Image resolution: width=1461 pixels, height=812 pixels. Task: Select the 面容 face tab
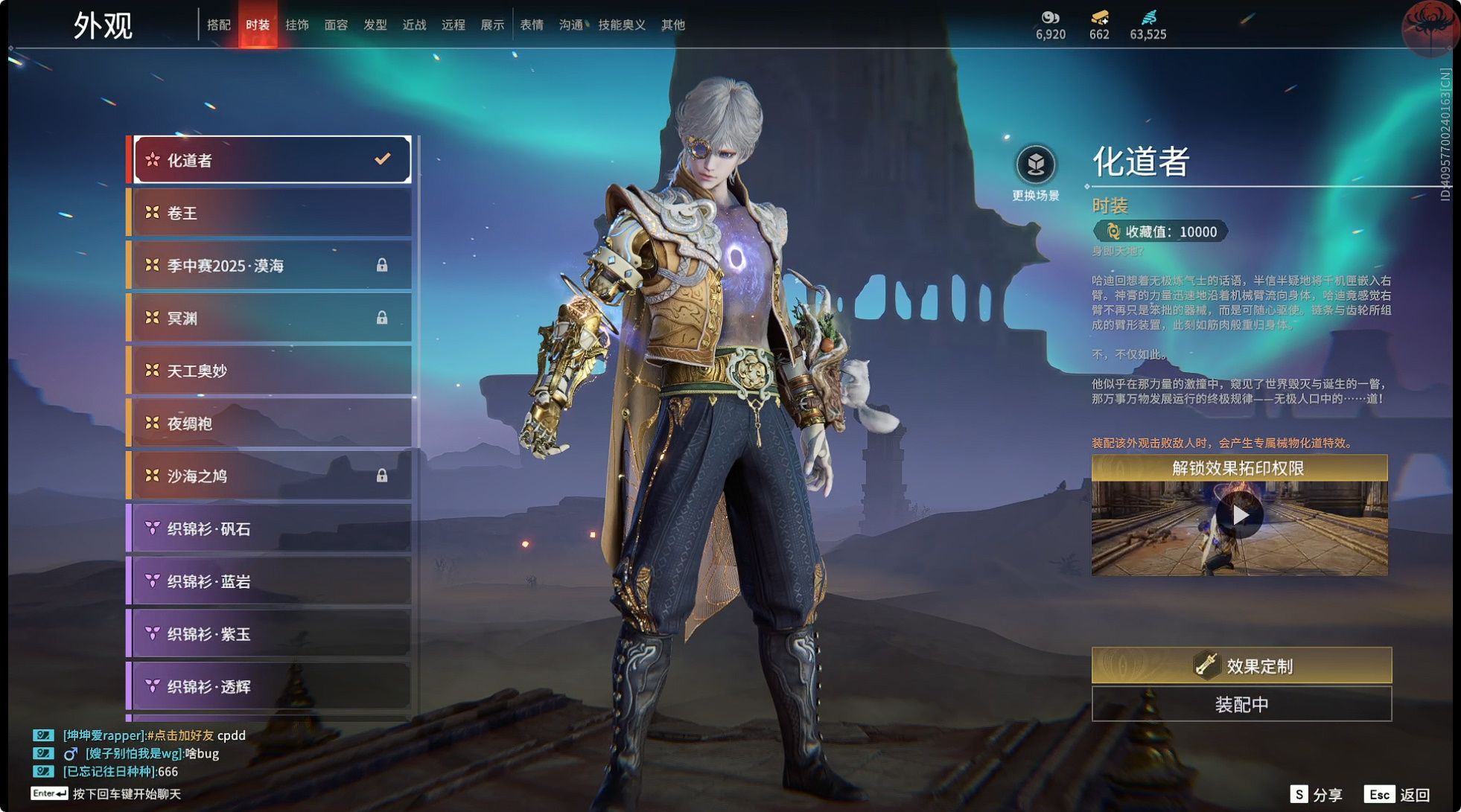[x=336, y=25]
